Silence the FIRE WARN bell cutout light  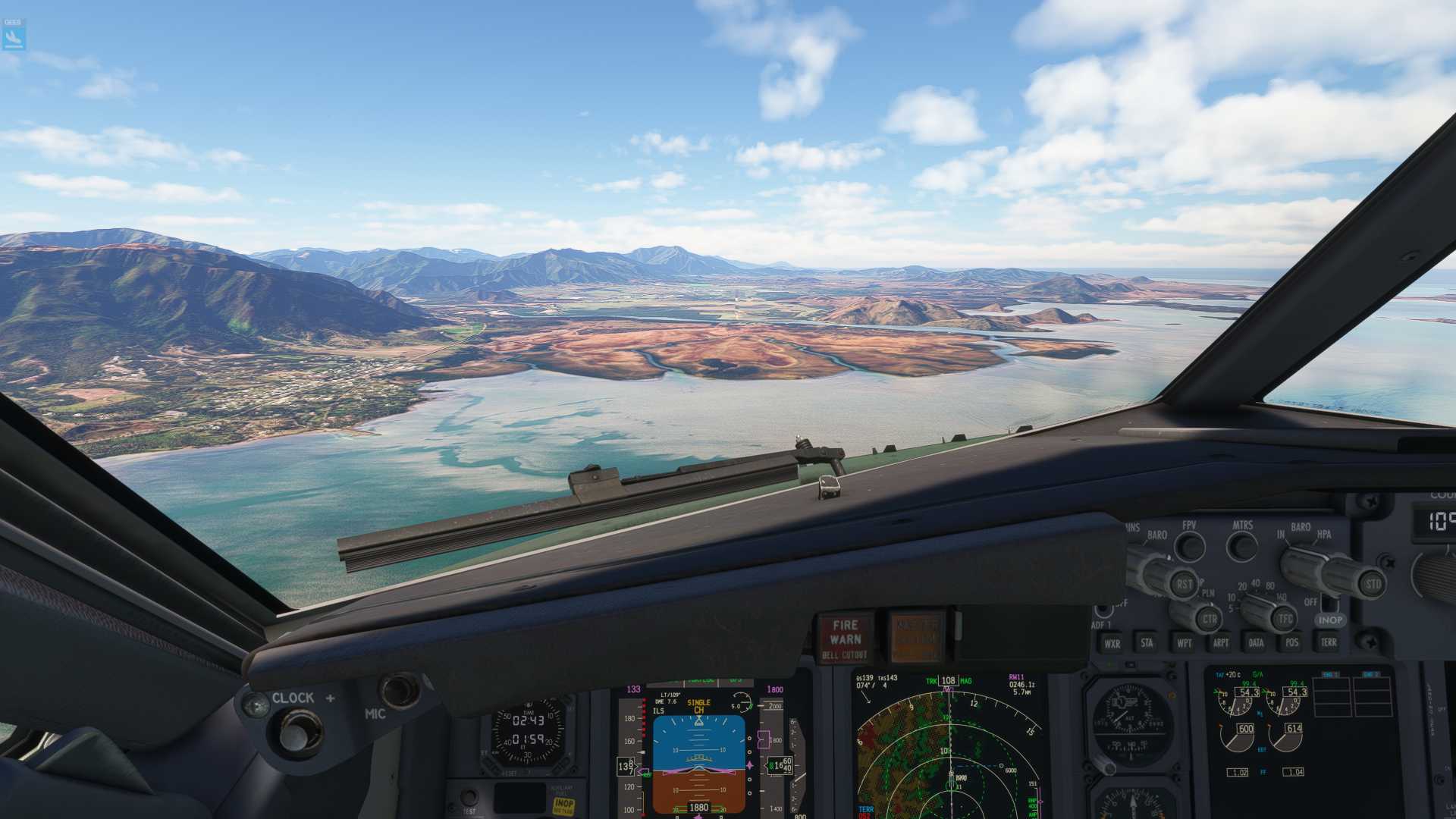pyautogui.click(x=845, y=639)
